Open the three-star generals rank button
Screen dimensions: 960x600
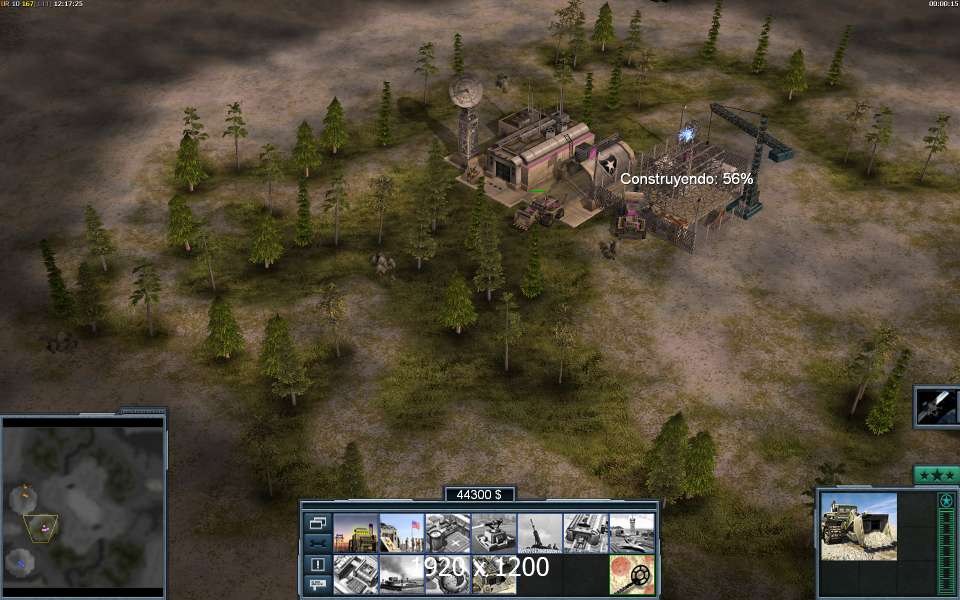(936, 475)
